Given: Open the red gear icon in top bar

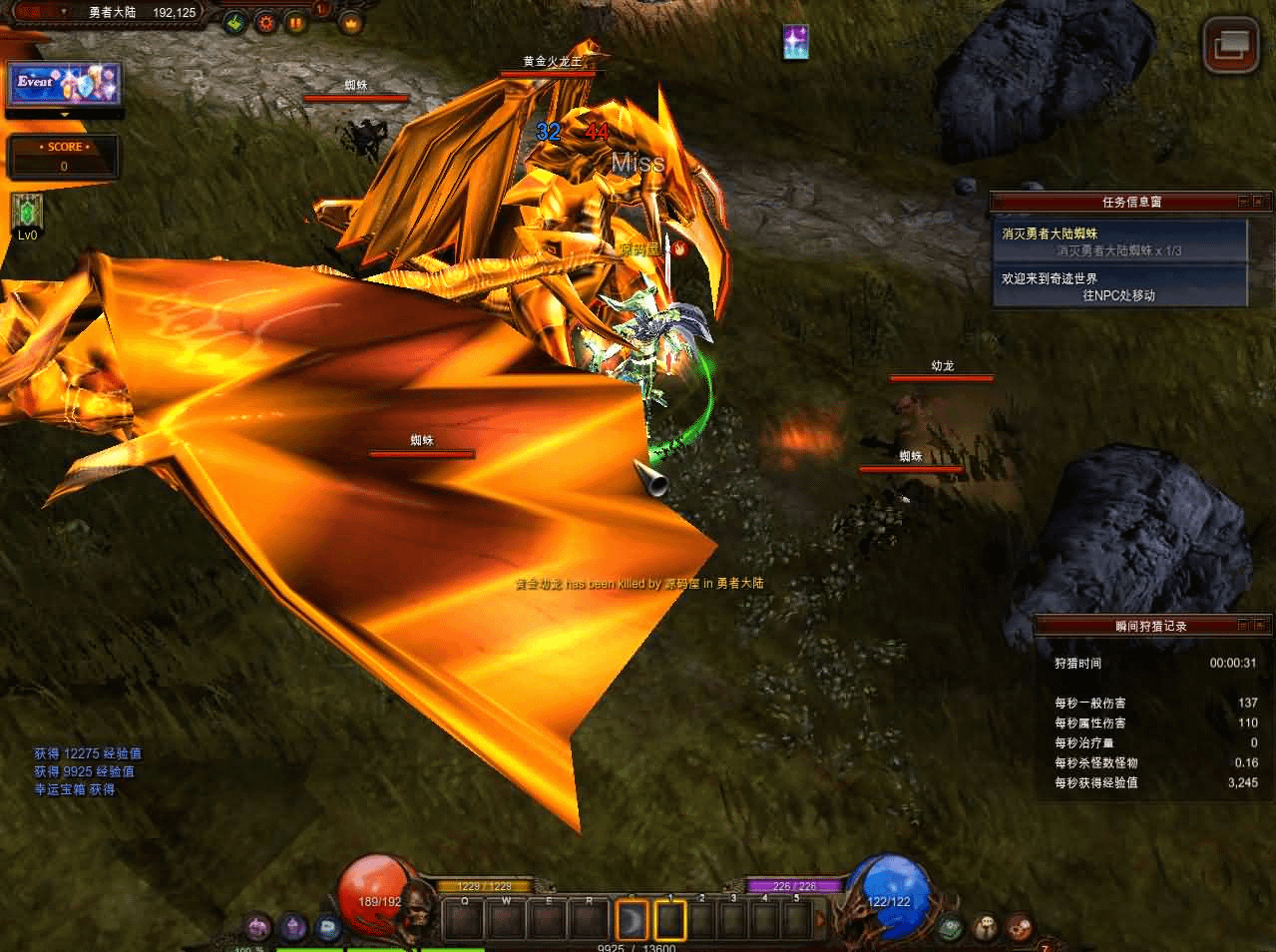Looking at the screenshot, I should [265, 22].
